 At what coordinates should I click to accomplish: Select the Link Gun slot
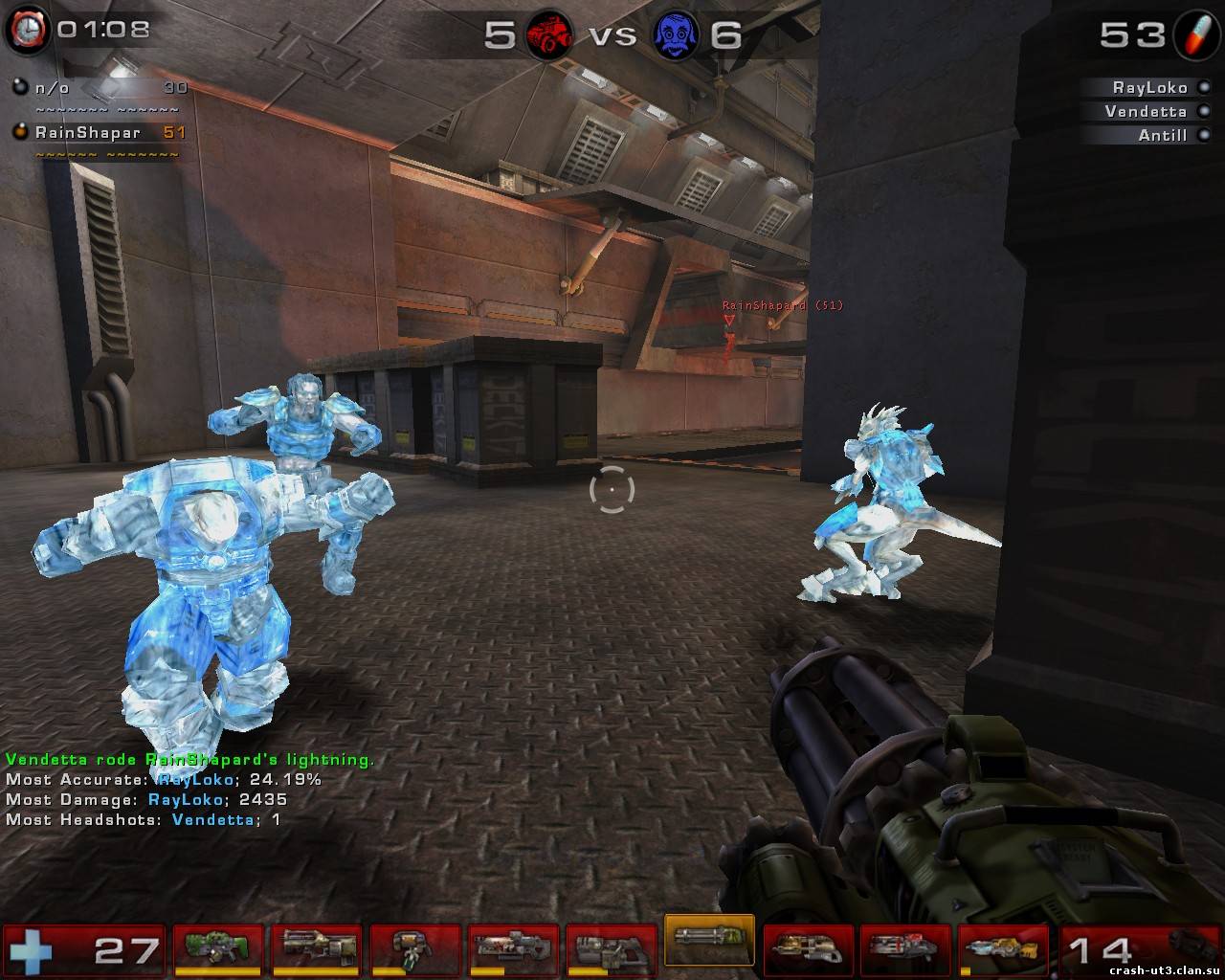coord(612,947)
